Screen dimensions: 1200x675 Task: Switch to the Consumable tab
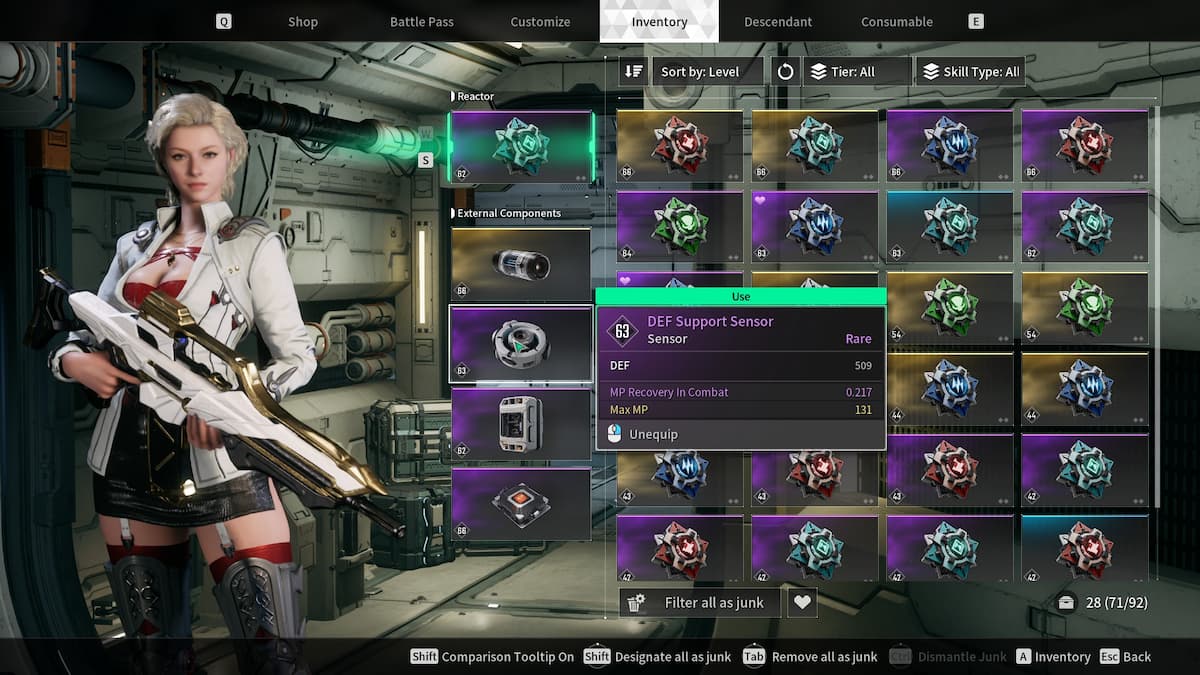[x=897, y=21]
